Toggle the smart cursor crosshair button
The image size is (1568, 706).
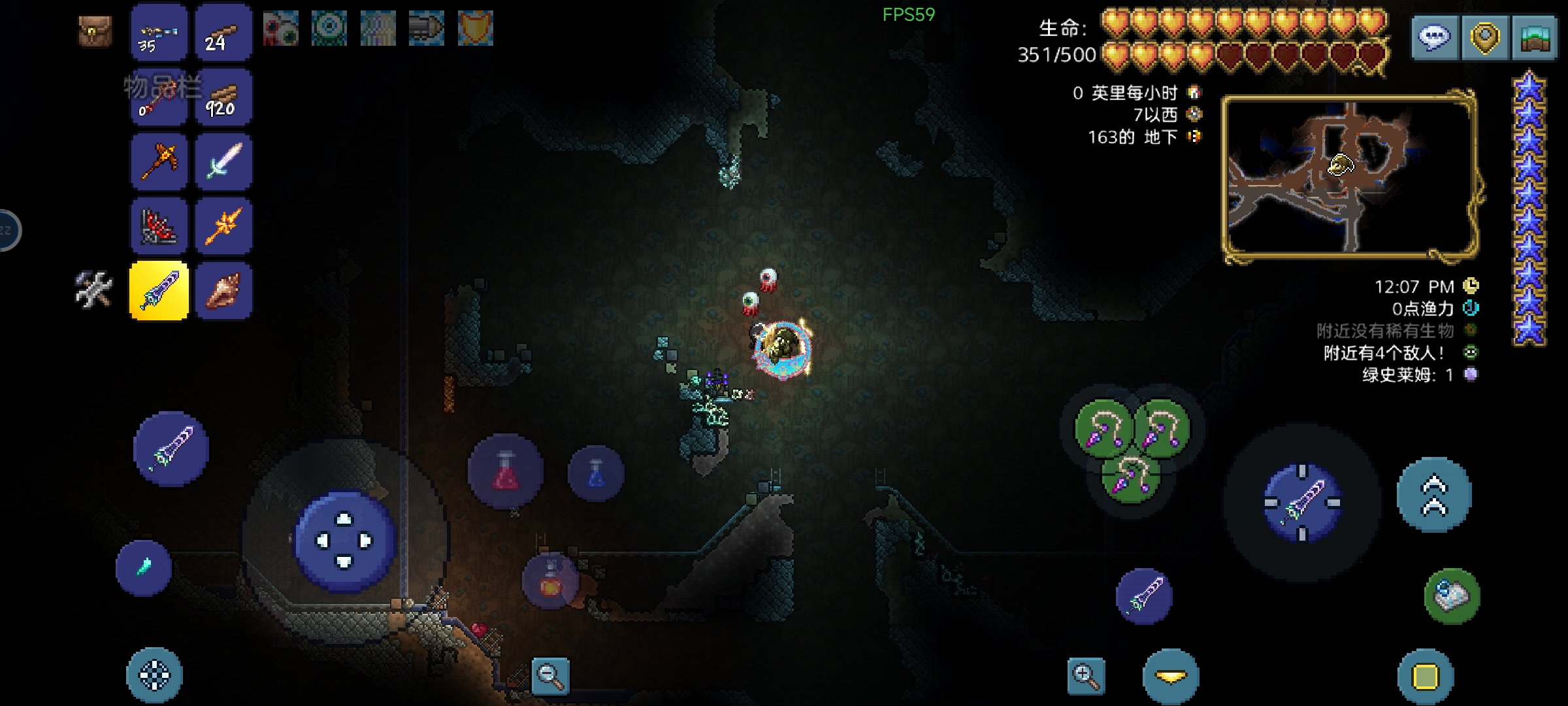pyautogui.click(x=154, y=675)
